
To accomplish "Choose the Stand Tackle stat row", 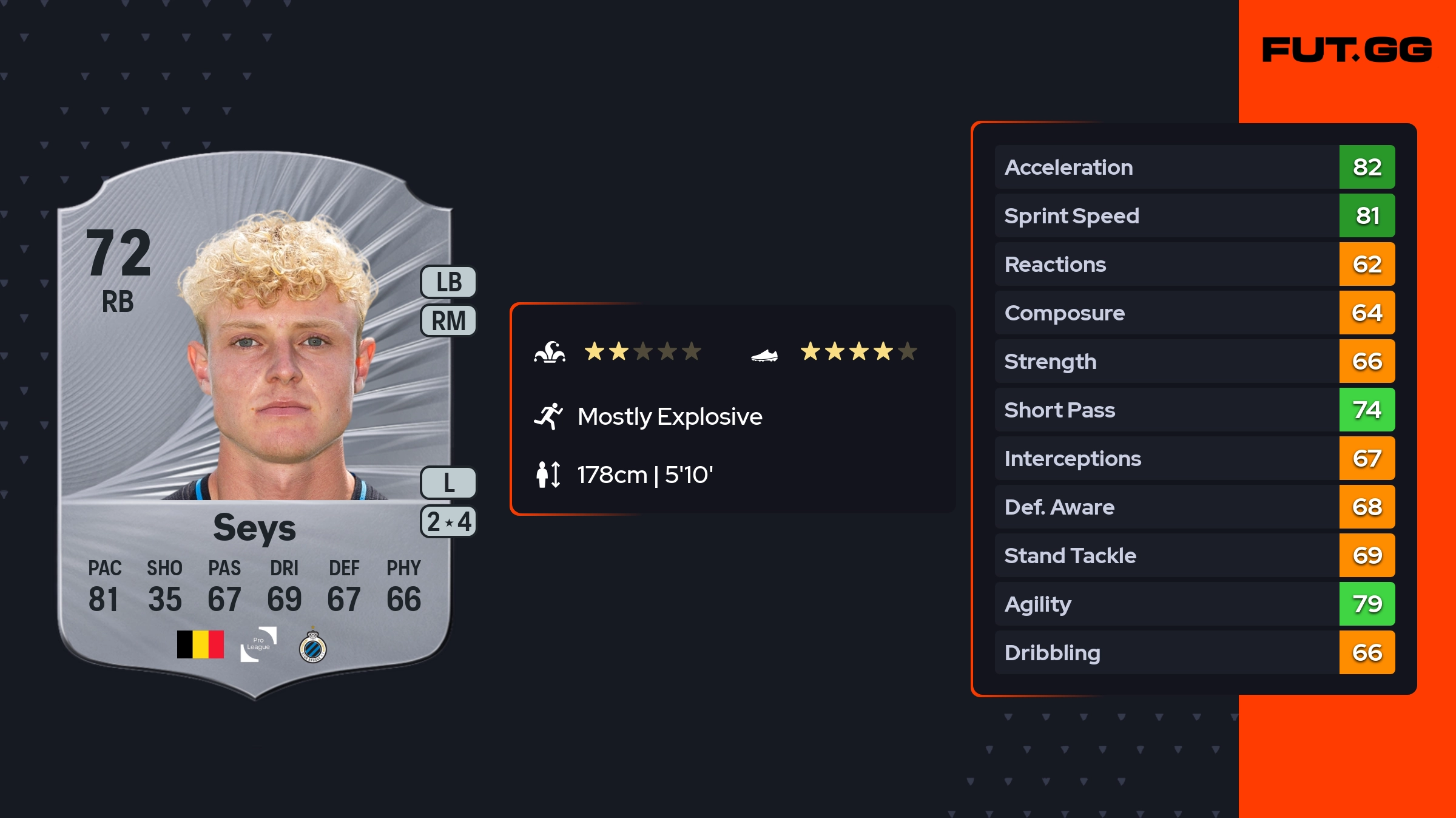I will pos(1194,555).
